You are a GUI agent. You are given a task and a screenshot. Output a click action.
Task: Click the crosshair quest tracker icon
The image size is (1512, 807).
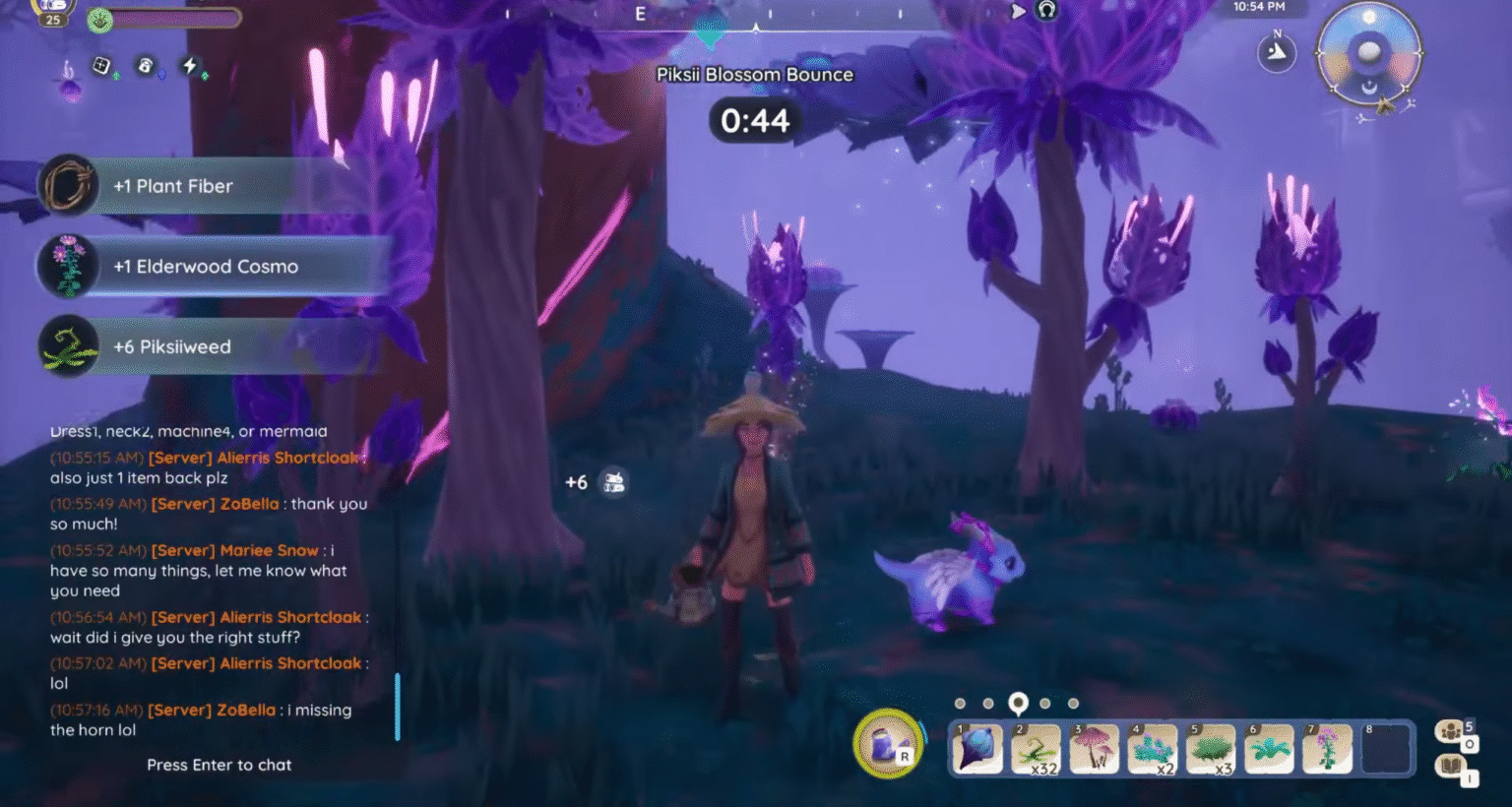pos(102,66)
